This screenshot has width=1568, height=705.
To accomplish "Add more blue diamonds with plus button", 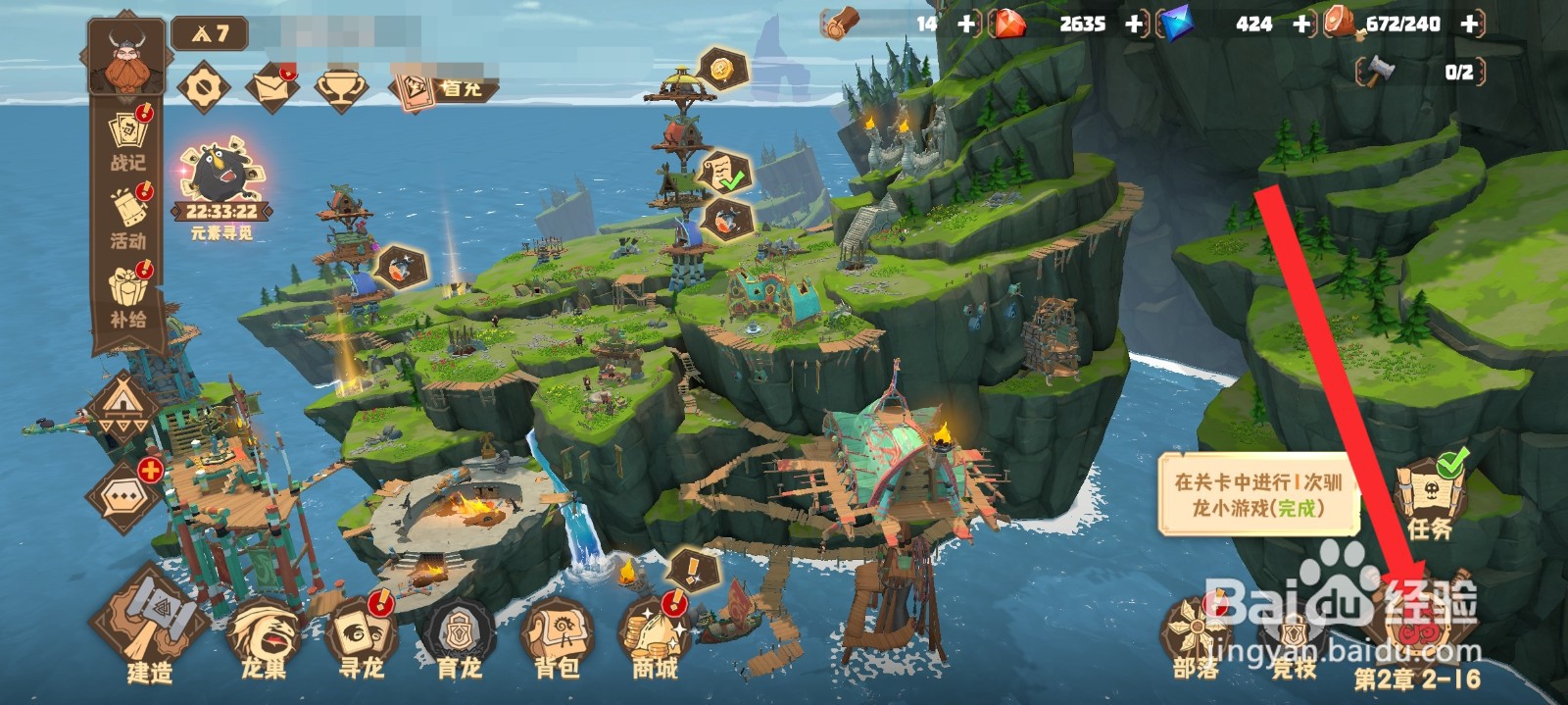I will pyautogui.click(x=1301, y=24).
